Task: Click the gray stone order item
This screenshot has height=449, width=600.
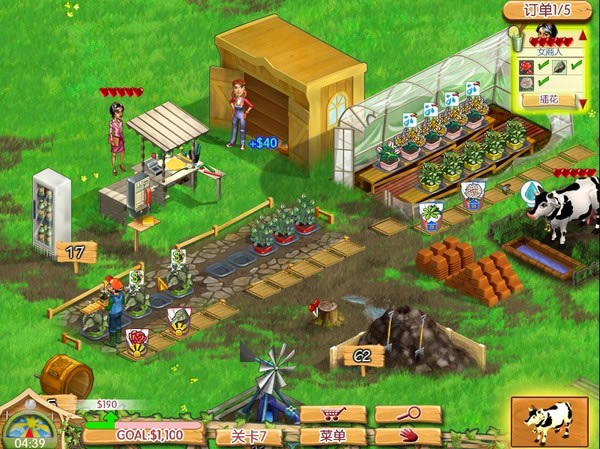Action: click(560, 65)
